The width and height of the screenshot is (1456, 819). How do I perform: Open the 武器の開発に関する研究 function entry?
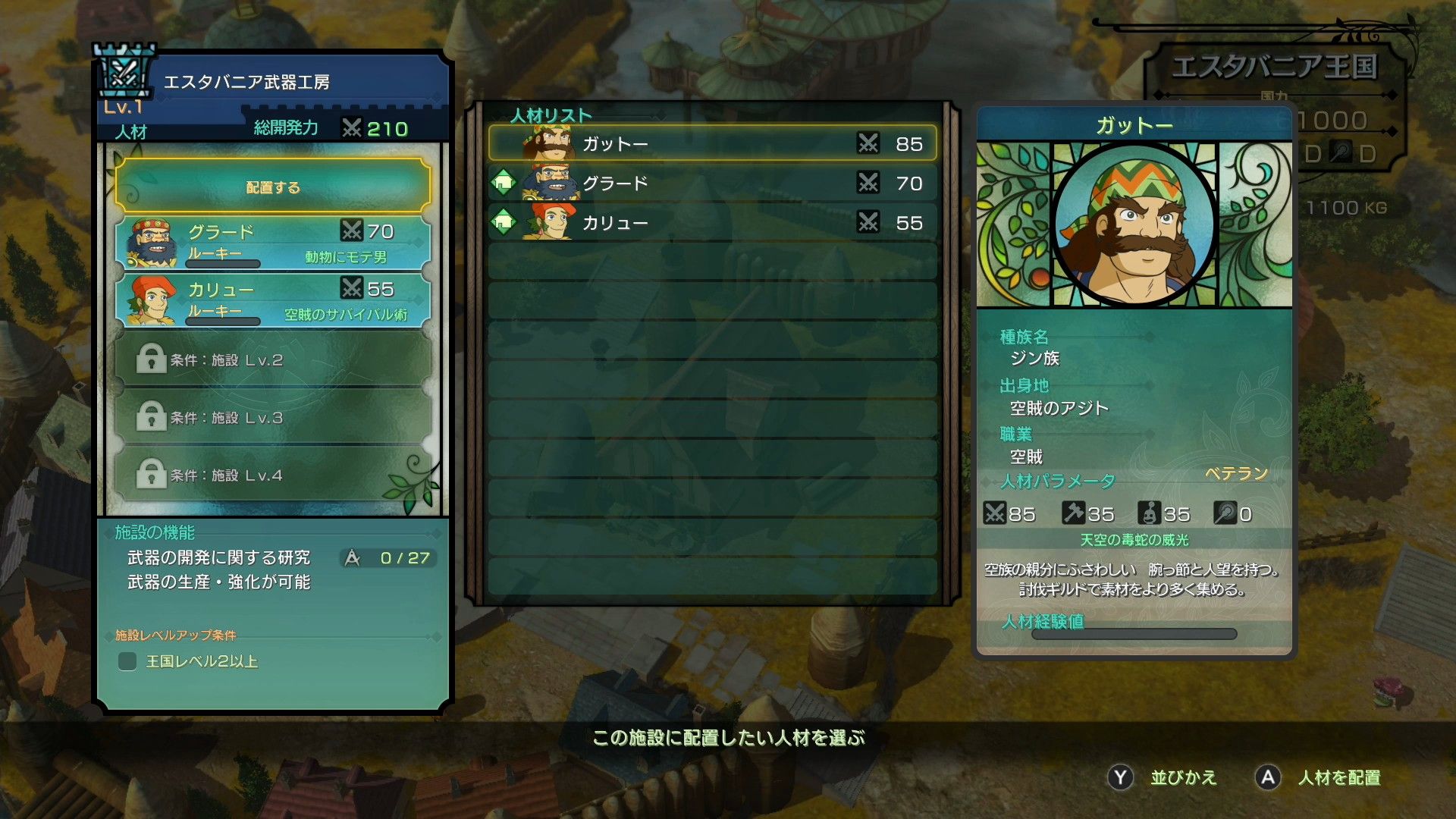pyautogui.click(x=219, y=558)
